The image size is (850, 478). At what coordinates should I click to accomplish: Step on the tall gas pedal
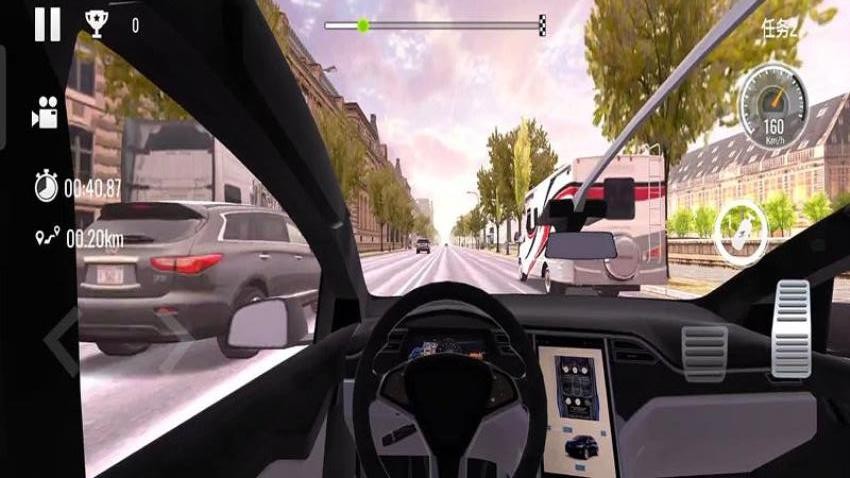coord(790,329)
